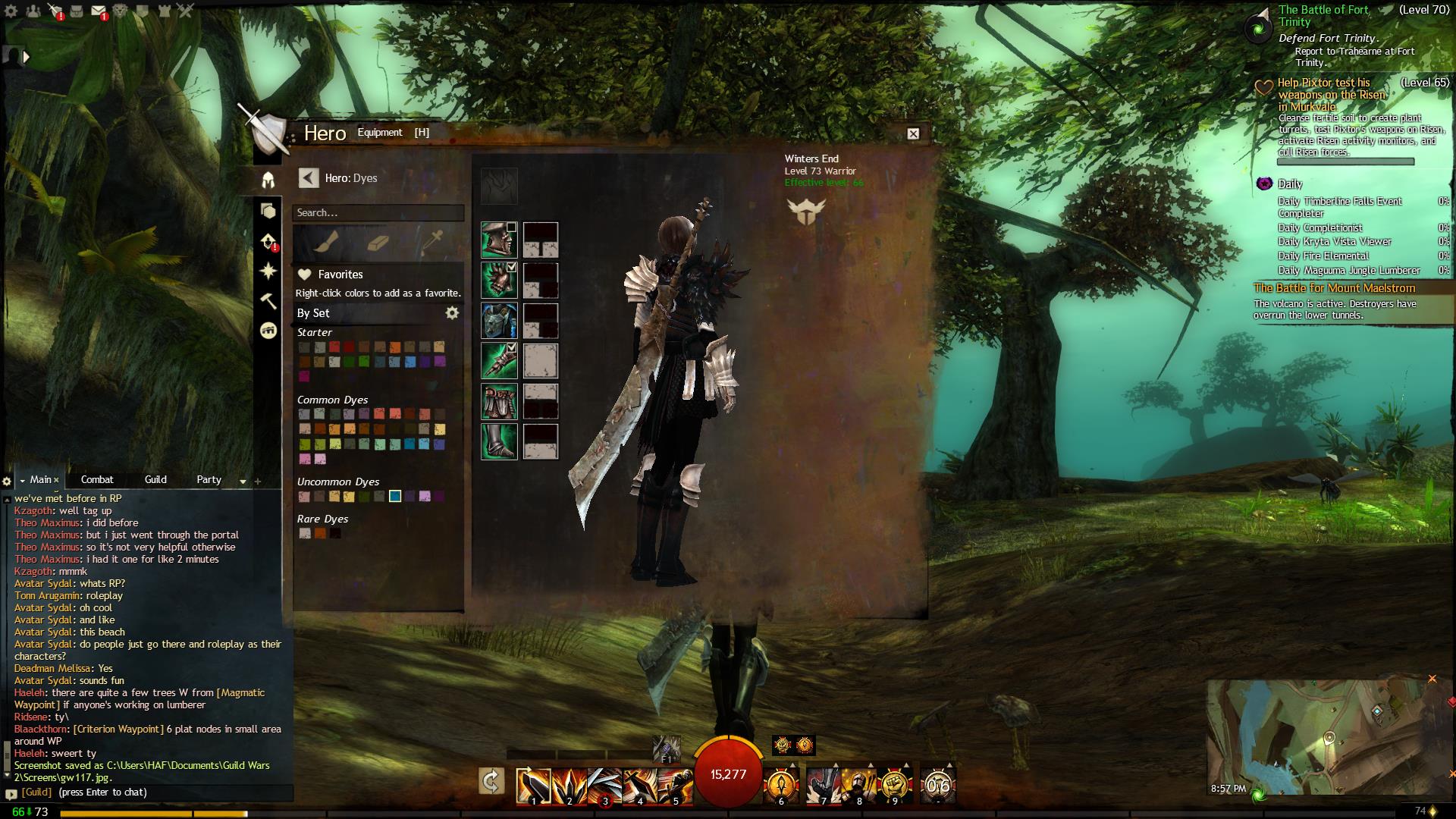This screenshot has width=1456, height=819.
Task: Switch to the Party chat tab
Action: click(x=209, y=479)
